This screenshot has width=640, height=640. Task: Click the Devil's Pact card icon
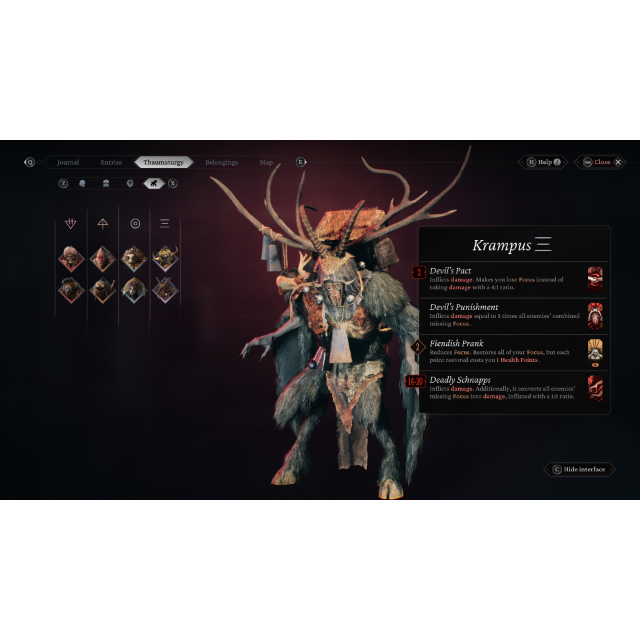tap(595, 277)
